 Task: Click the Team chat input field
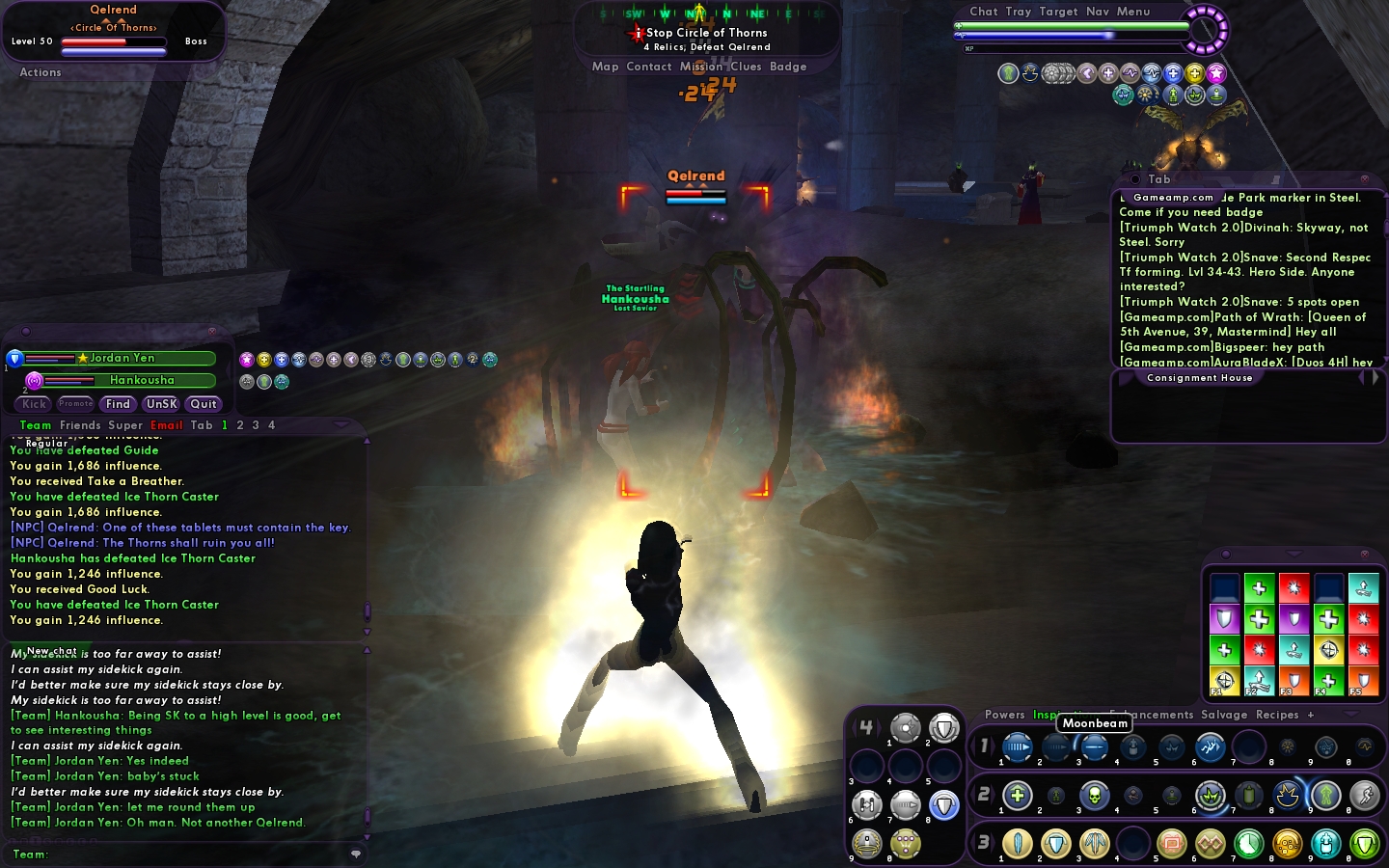pyautogui.click(x=193, y=854)
